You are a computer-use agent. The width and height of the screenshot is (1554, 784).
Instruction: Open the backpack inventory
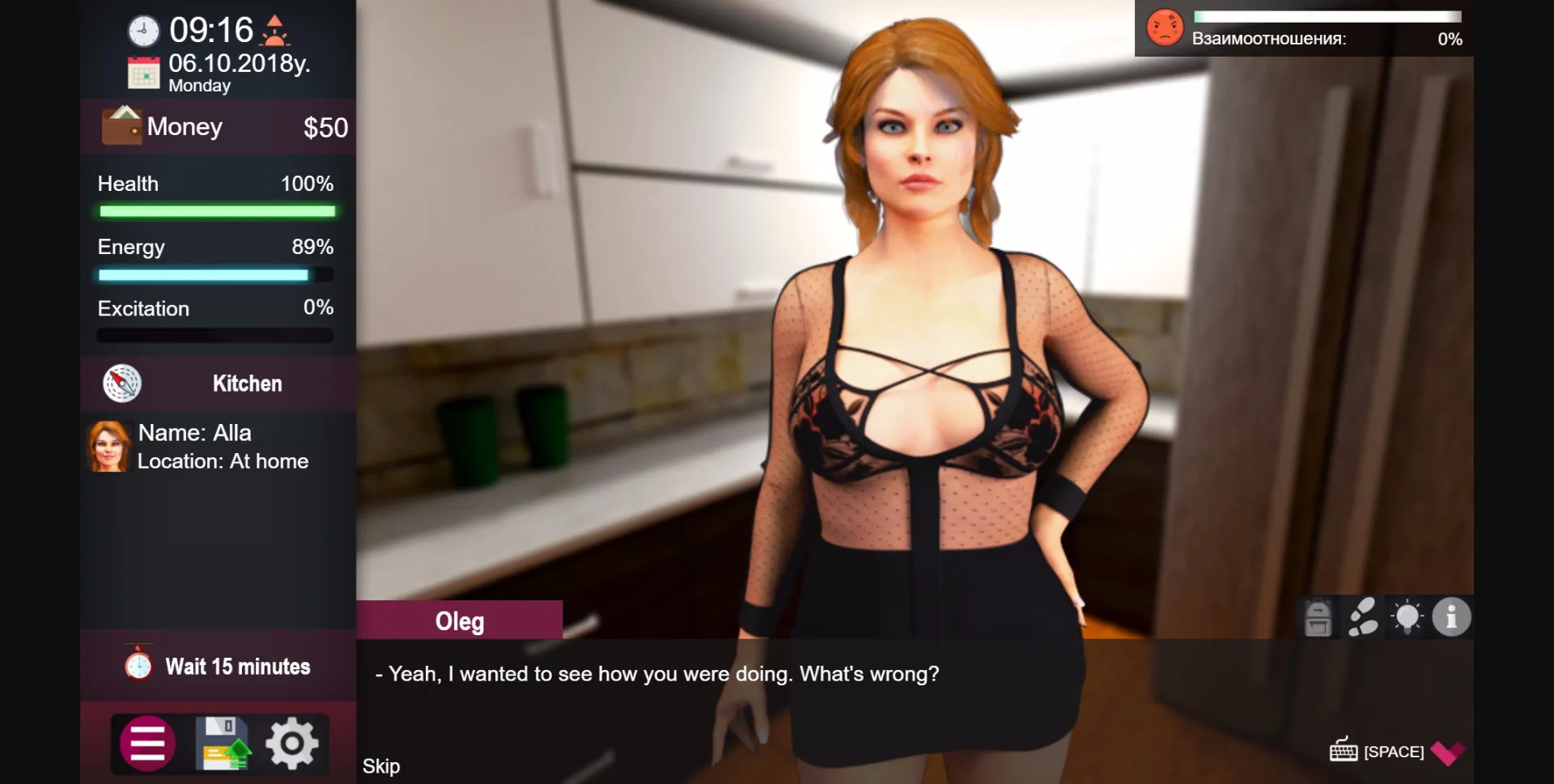pos(1318,617)
